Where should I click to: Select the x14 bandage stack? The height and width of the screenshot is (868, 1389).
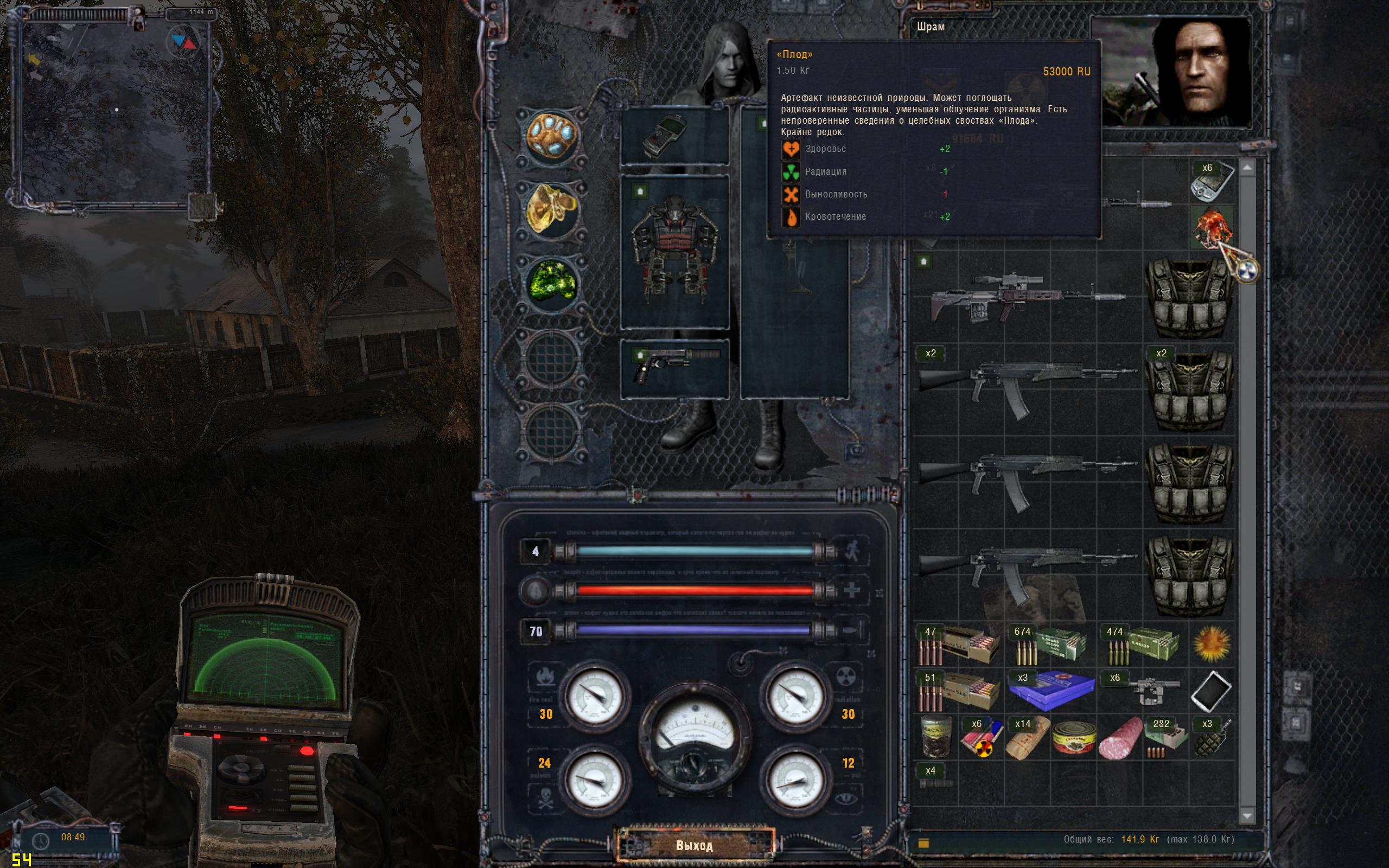click(1028, 737)
